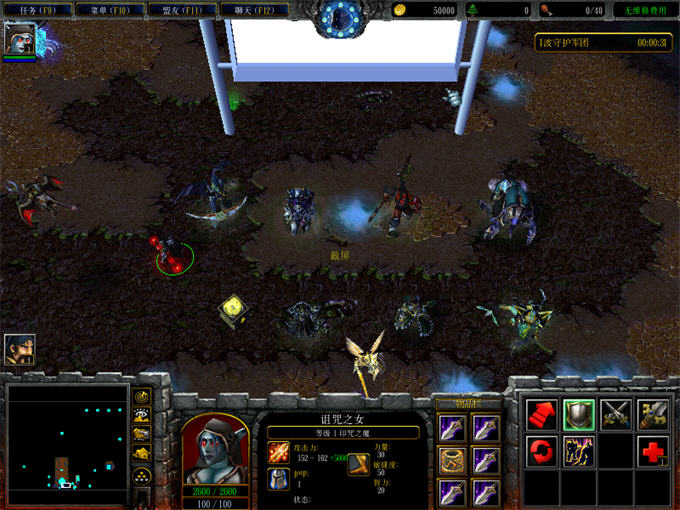Open the 盟友 (F11) allies menu
Screen dimensions: 680x510
coord(184,10)
